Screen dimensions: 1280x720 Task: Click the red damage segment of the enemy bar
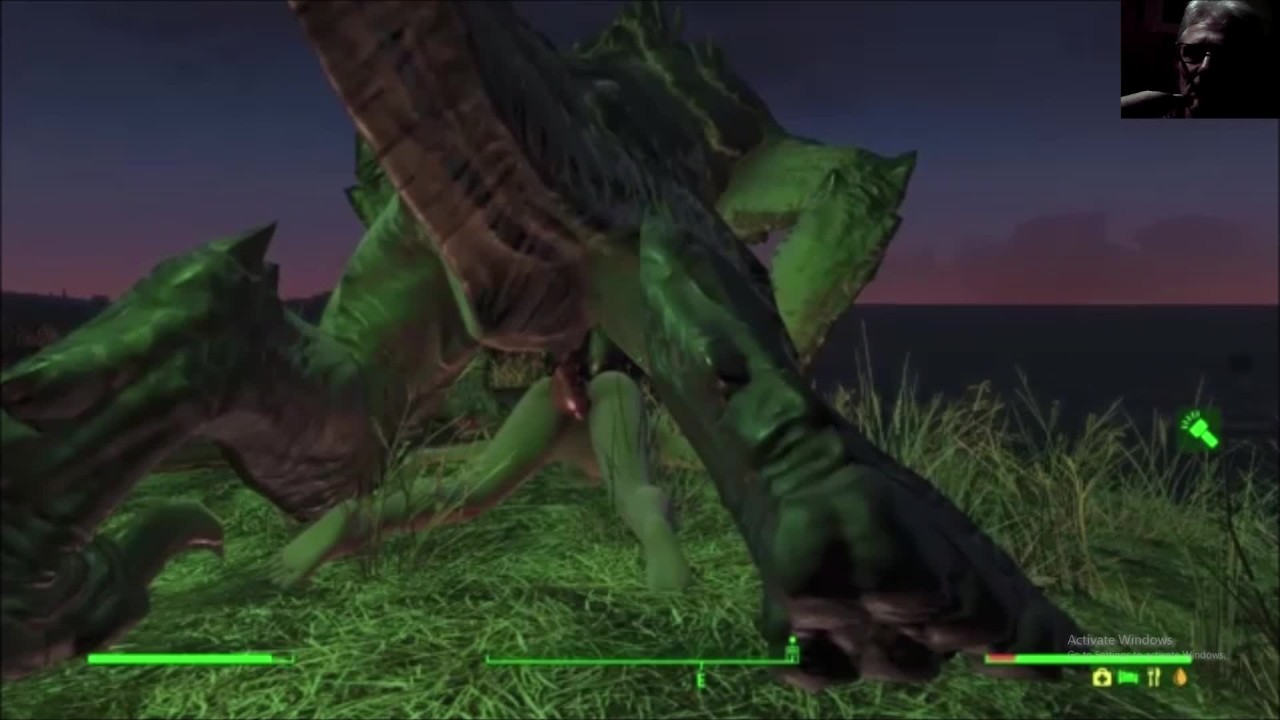(x=1000, y=658)
